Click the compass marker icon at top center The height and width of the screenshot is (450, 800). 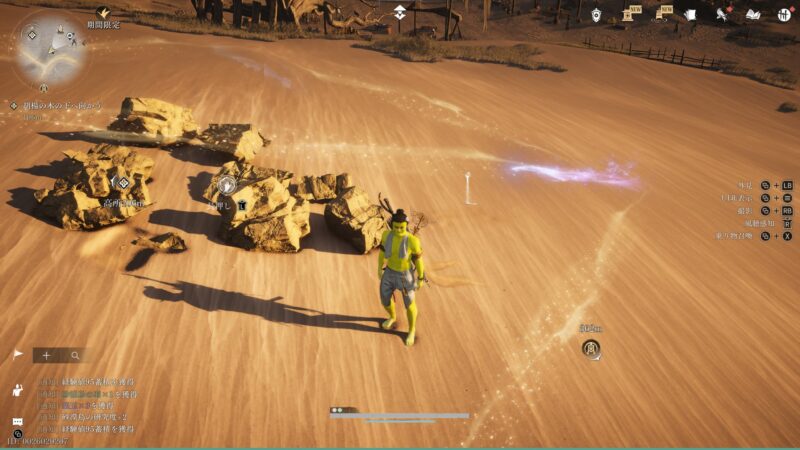399,12
